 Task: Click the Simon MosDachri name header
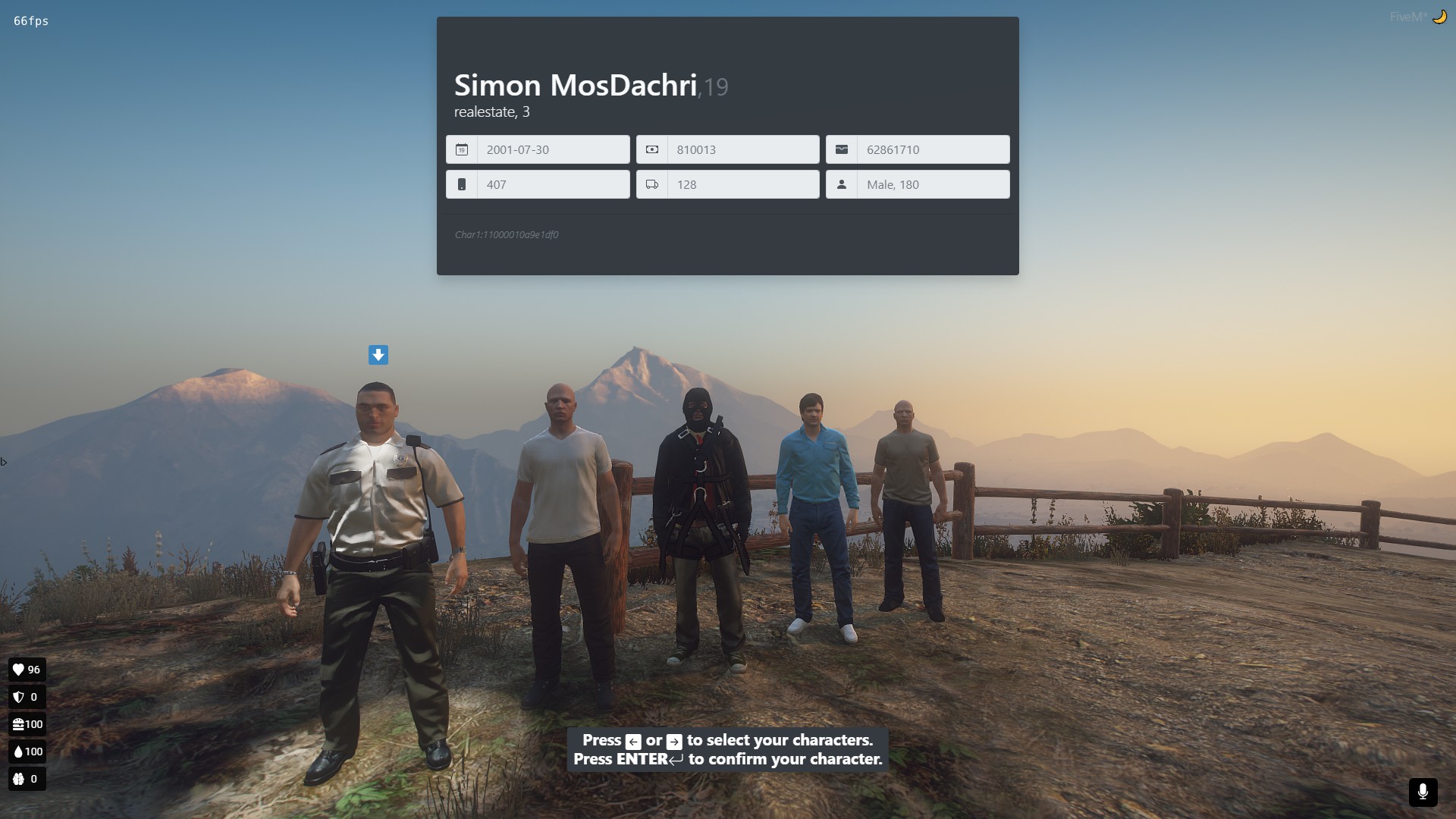(576, 85)
